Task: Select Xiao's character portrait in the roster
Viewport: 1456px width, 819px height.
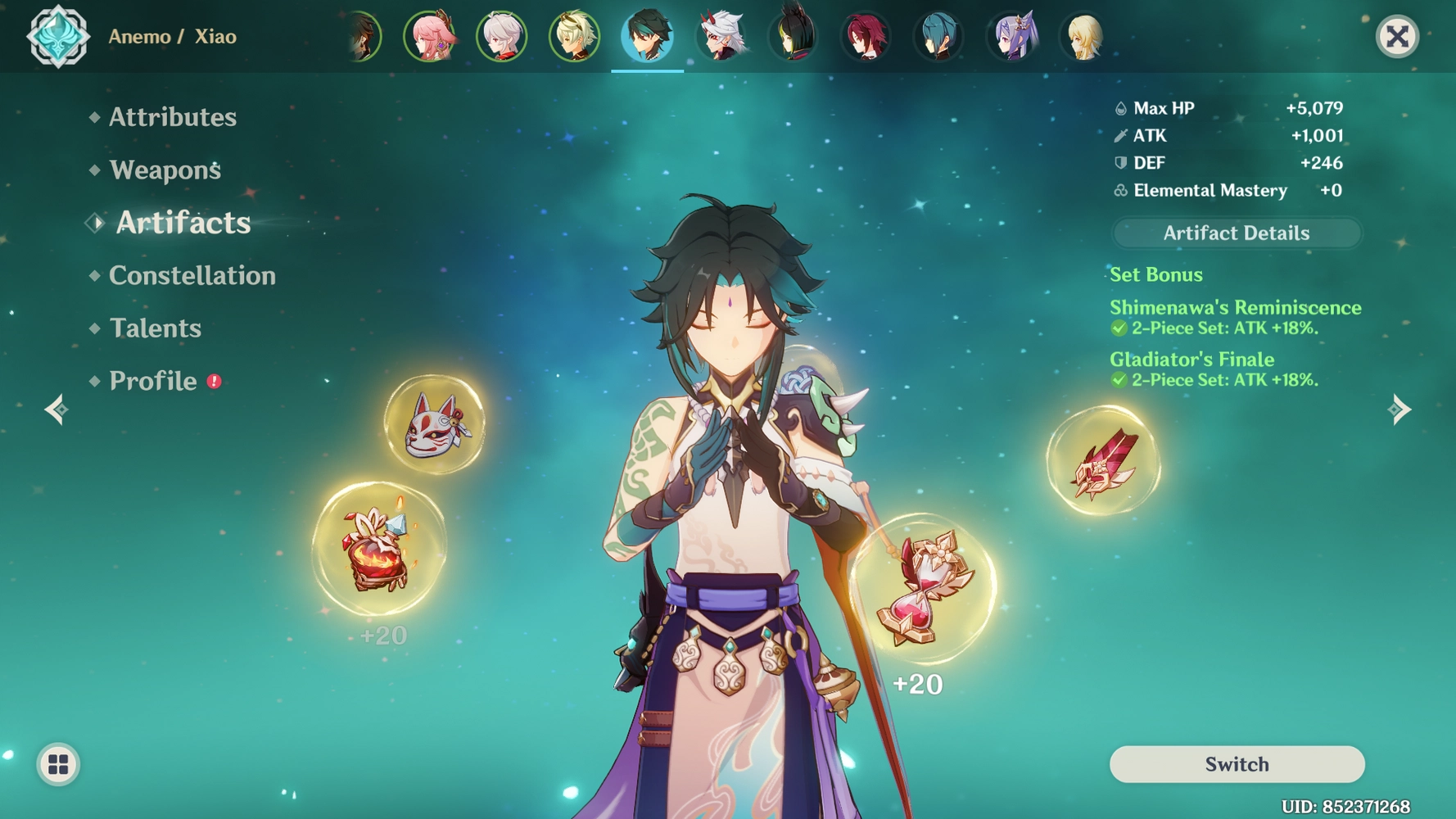Action: [647, 36]
